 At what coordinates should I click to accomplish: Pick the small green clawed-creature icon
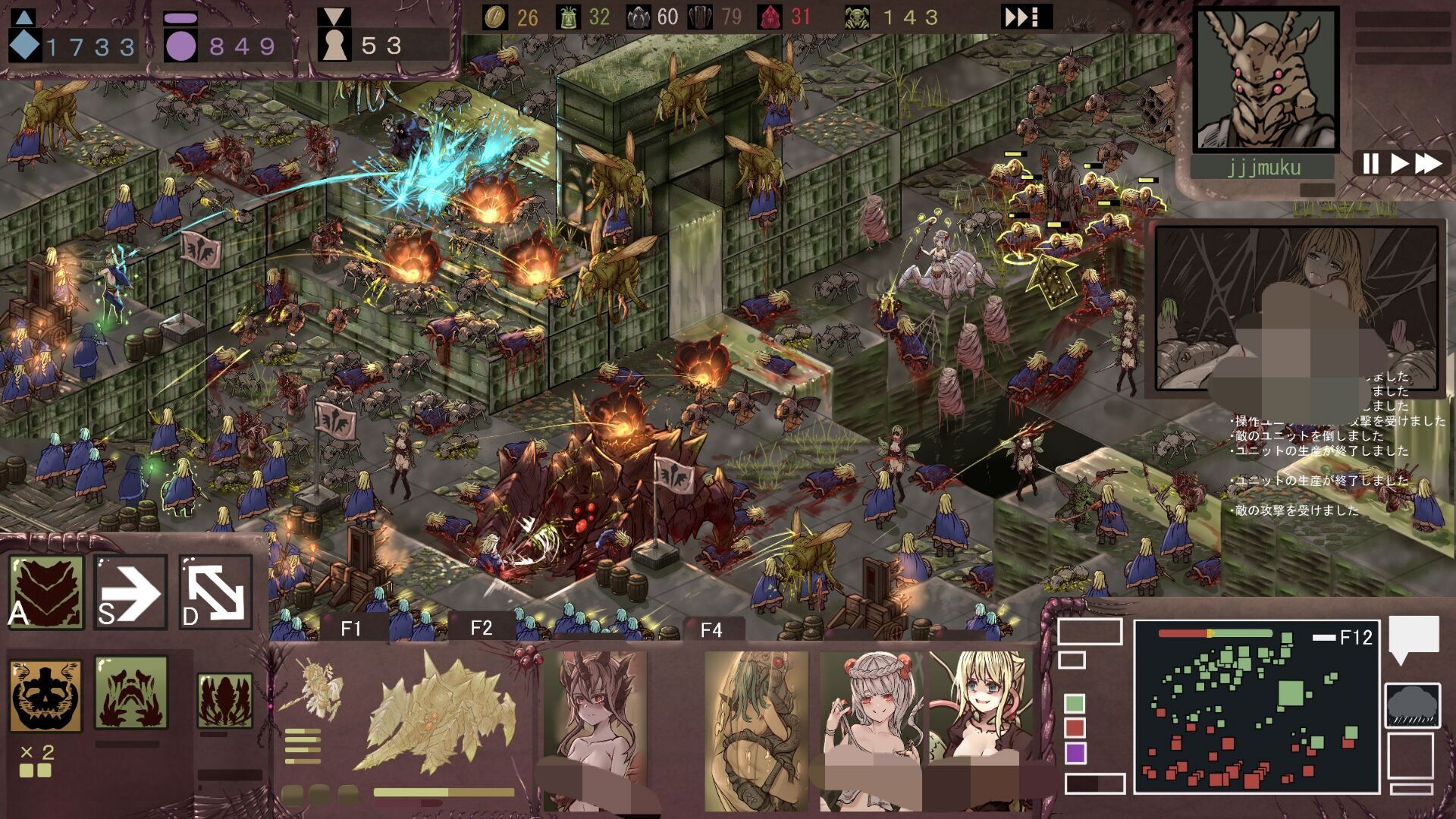(x=224, y=700)
